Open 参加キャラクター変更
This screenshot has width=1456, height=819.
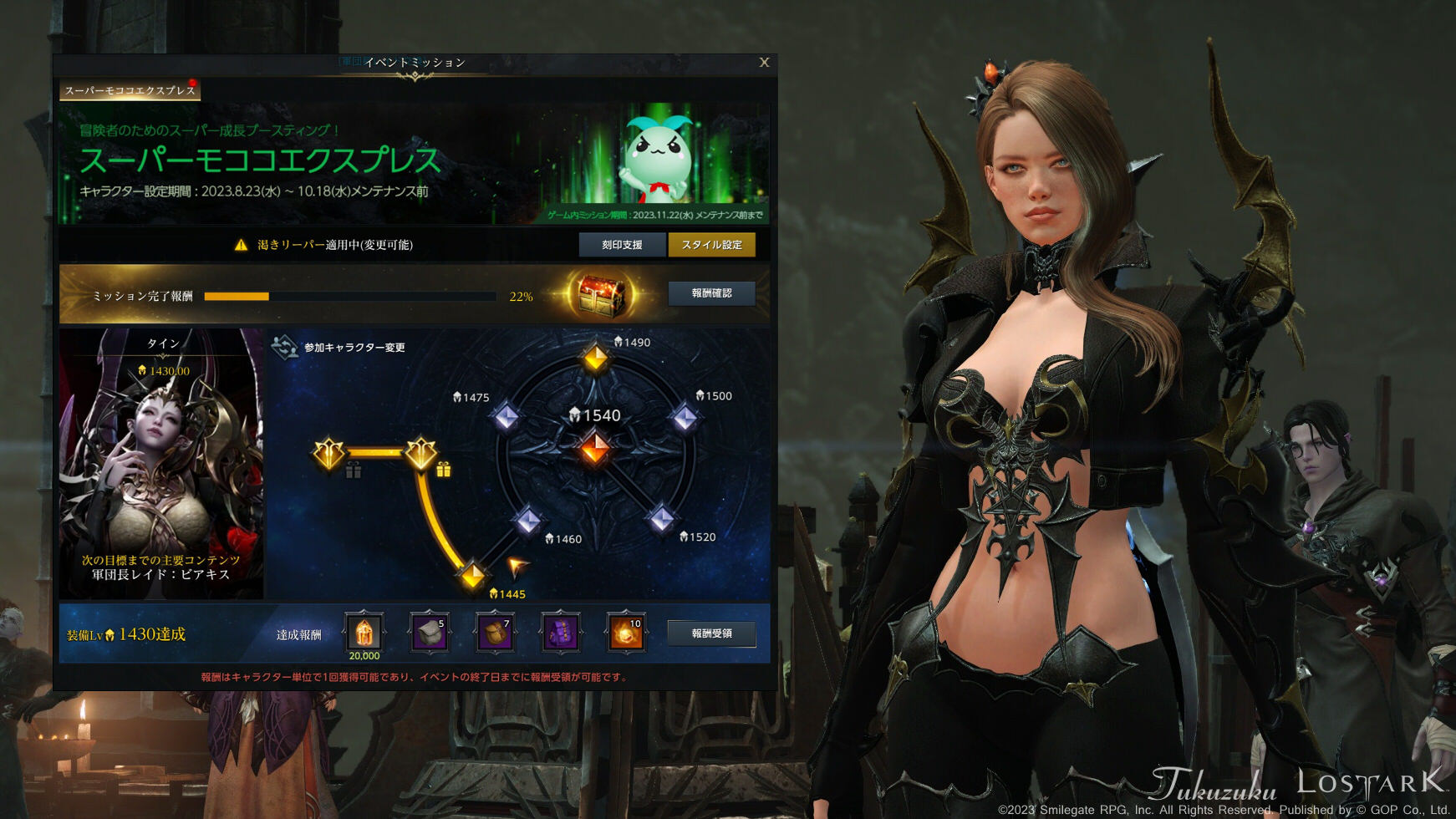[354, 346]
